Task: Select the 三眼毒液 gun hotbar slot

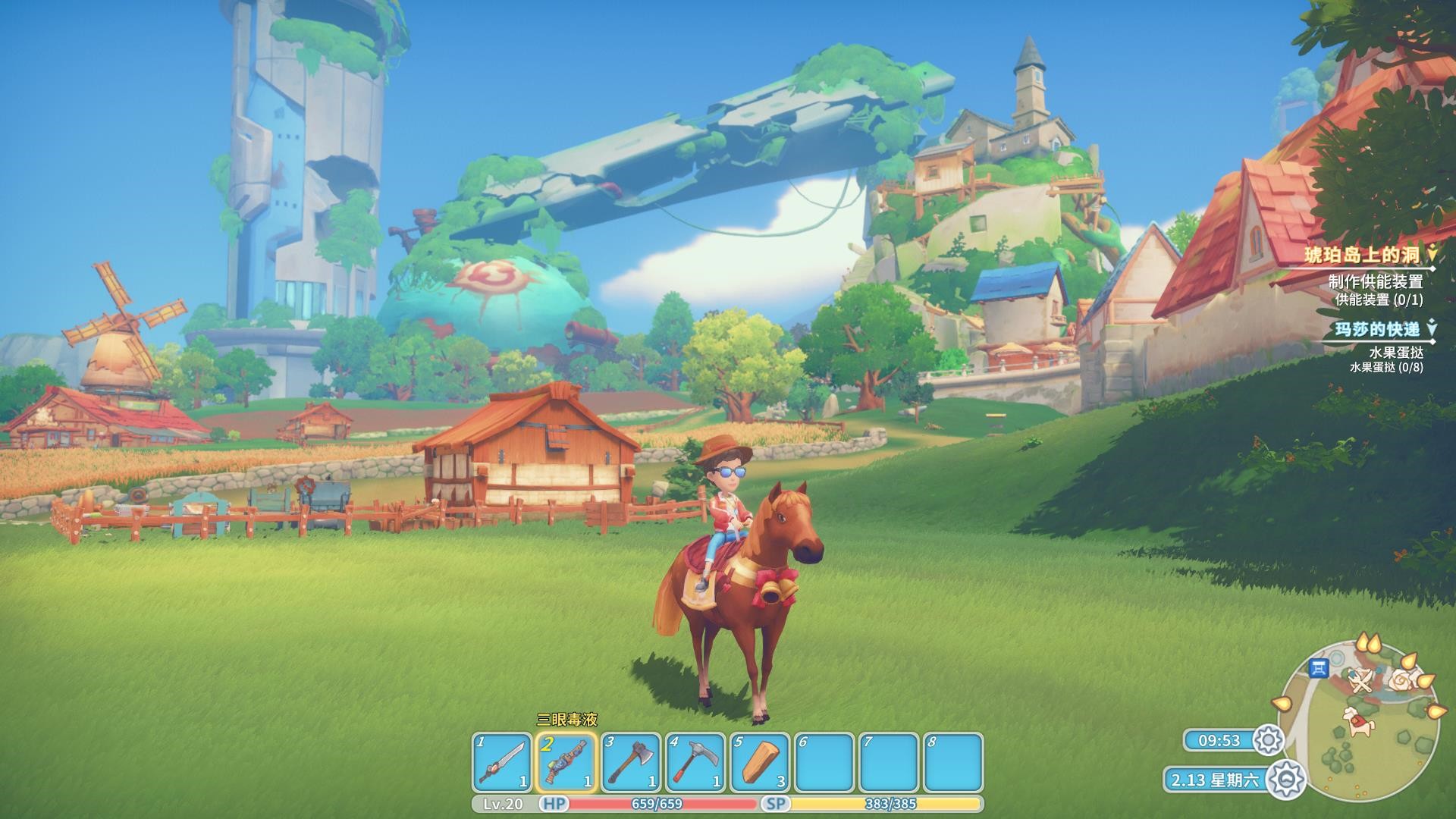Action: tap(566, 762)
